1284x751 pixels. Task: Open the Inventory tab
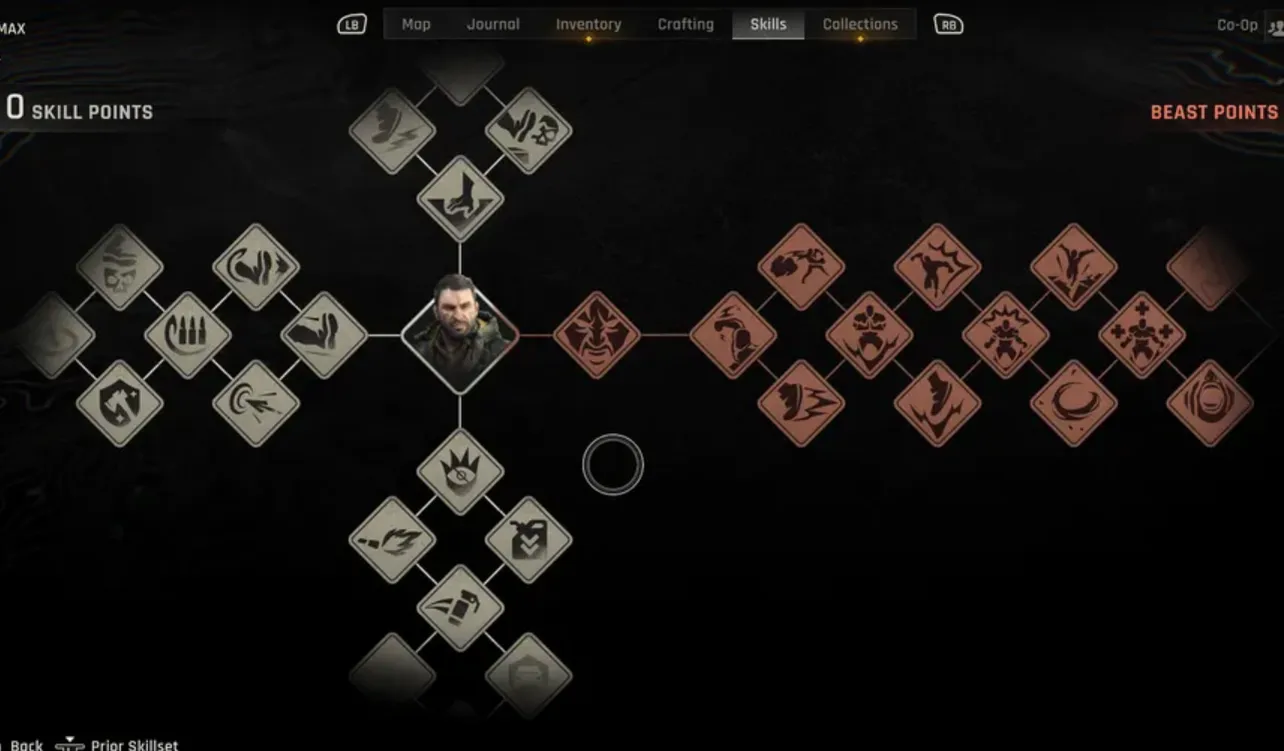pos(588,23)
